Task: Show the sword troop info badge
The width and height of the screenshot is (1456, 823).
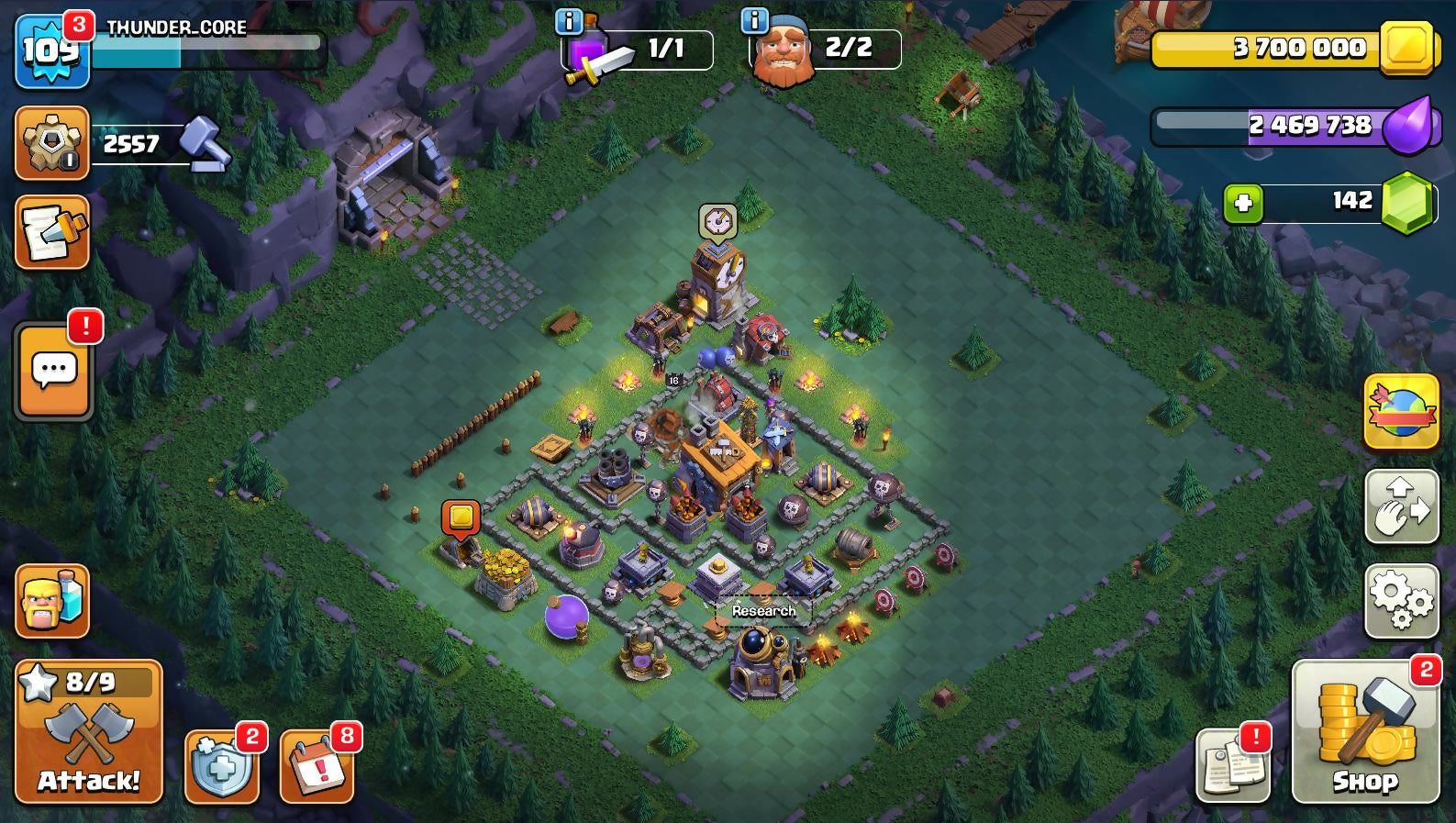Action: coord(569,20)
